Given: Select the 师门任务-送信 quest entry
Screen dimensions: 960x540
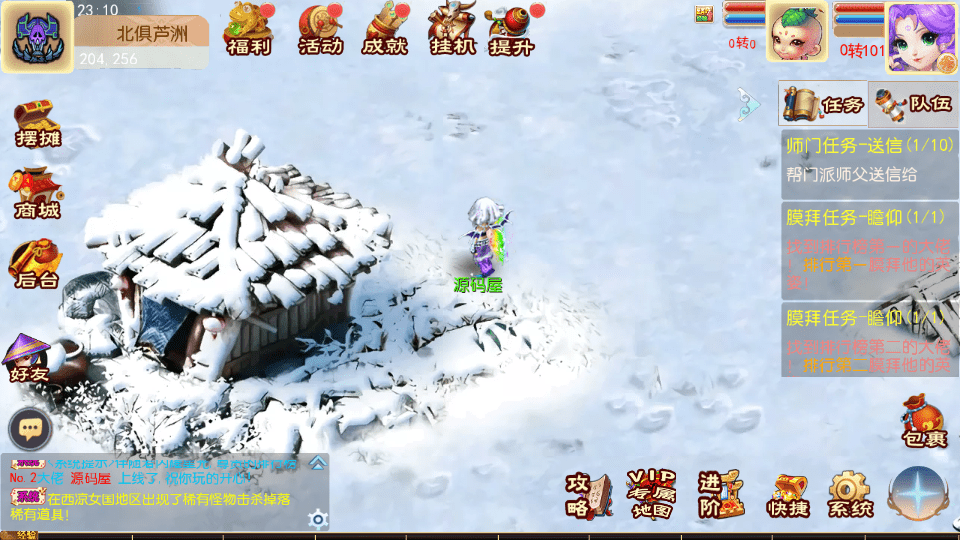Looking at the screenshot, I should click(869, 160).
